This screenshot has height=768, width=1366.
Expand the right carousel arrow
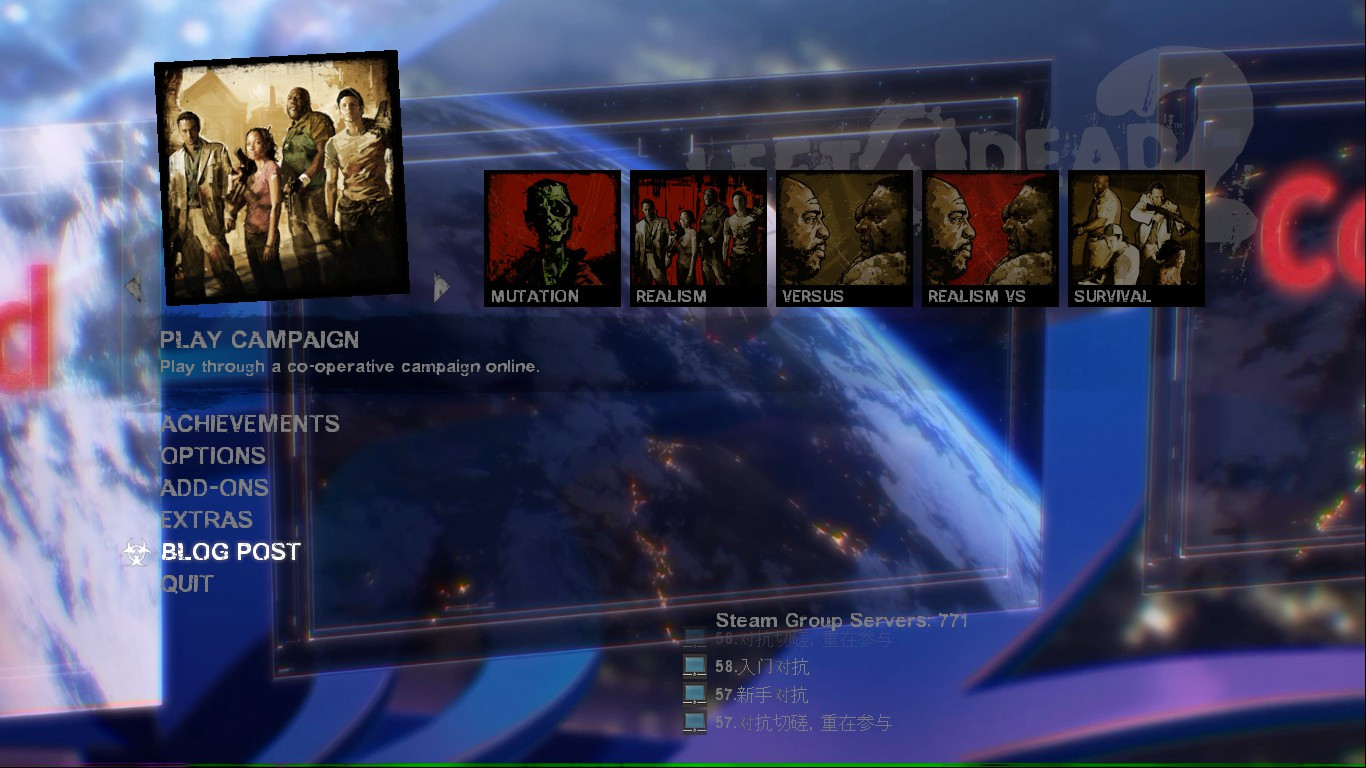(438, 286)
